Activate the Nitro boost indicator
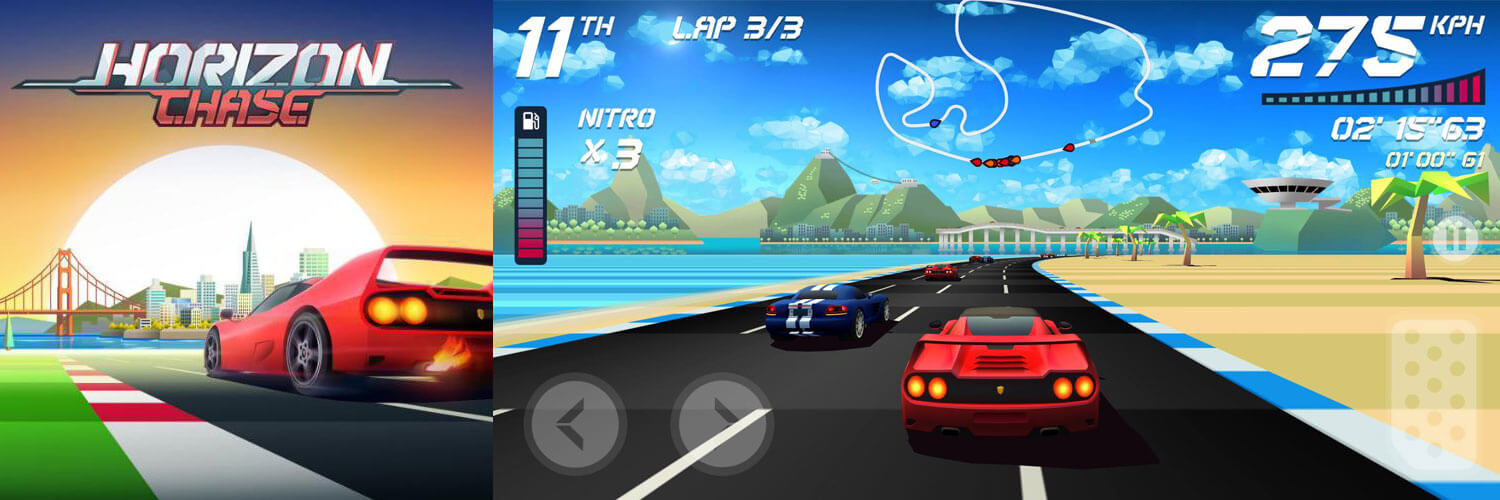 [x=616, y=137]
